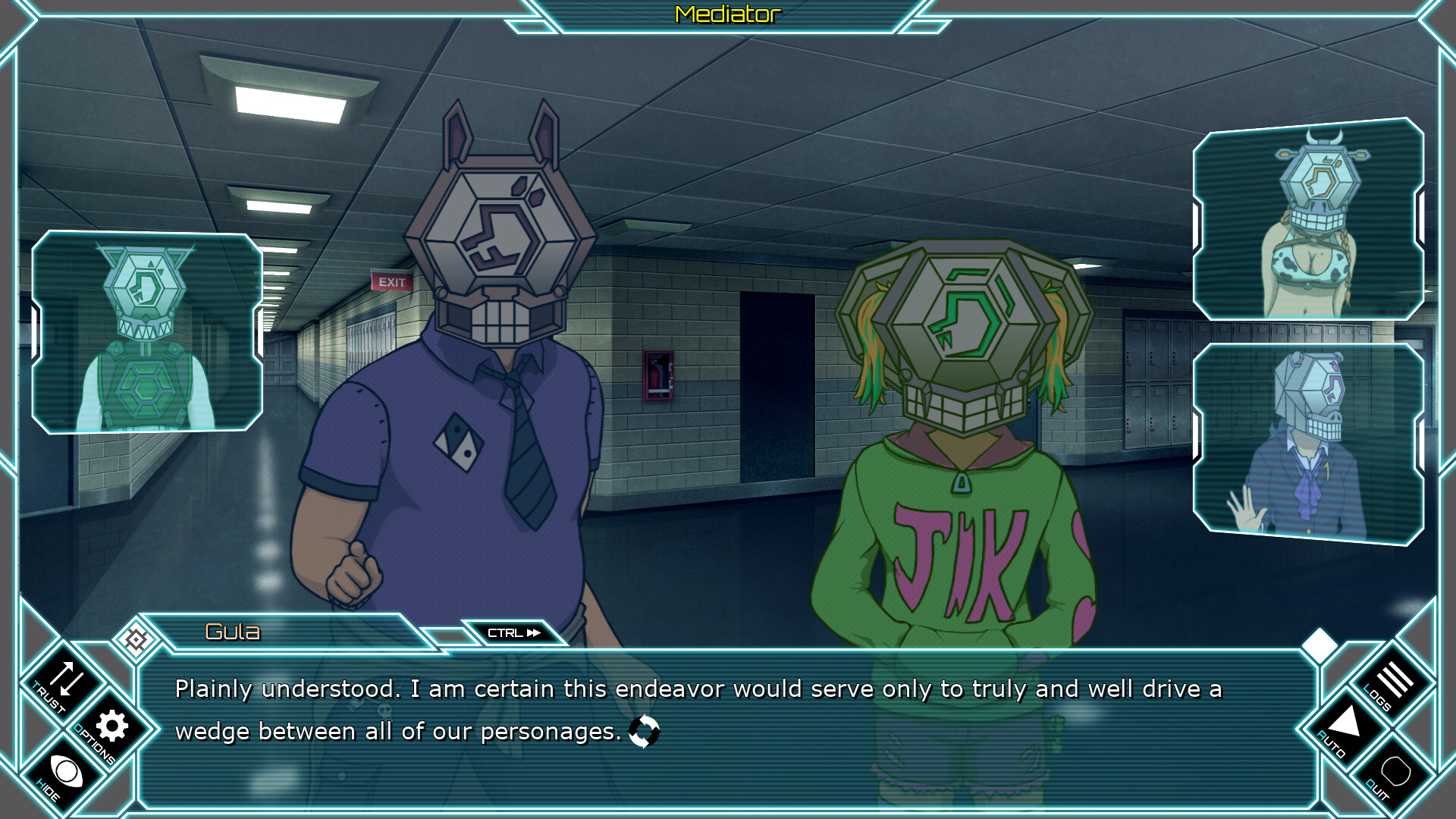
Task: Toggle Auto text advance
Action: click(1345, 725)
